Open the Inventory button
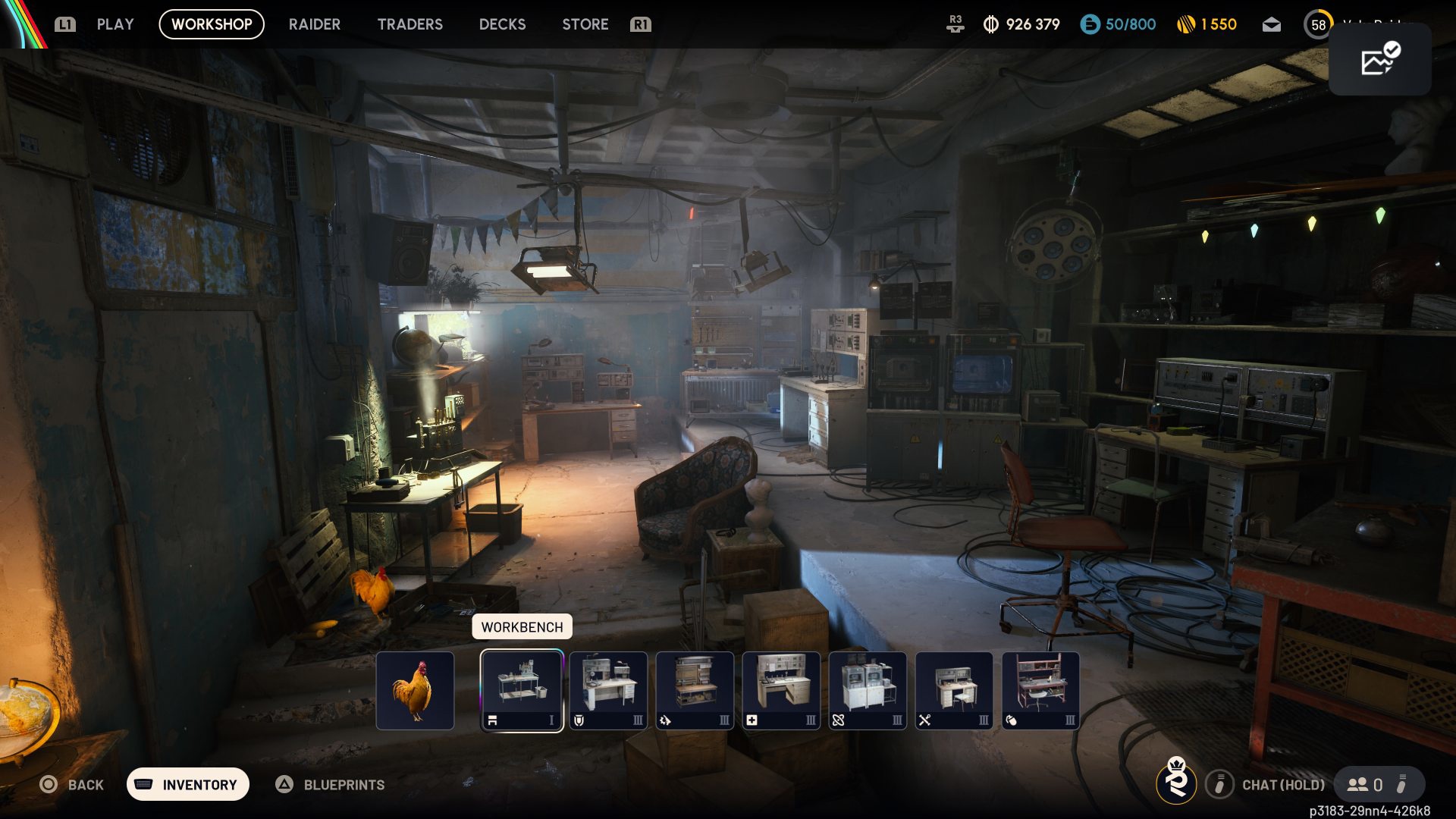 tap(188, 784)
